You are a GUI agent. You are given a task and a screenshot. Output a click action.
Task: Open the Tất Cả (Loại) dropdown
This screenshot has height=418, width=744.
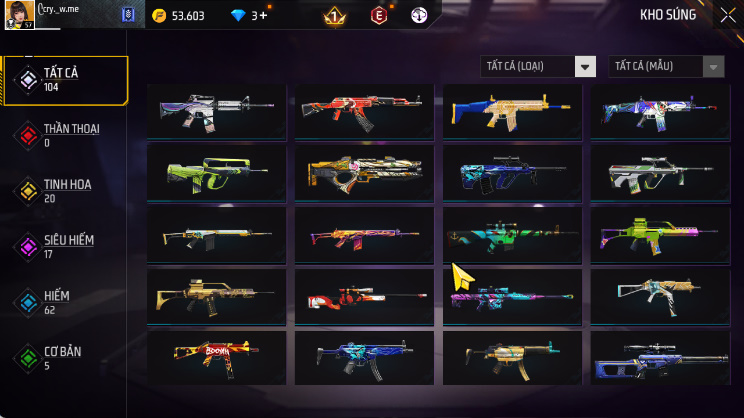tap(538, 67)
